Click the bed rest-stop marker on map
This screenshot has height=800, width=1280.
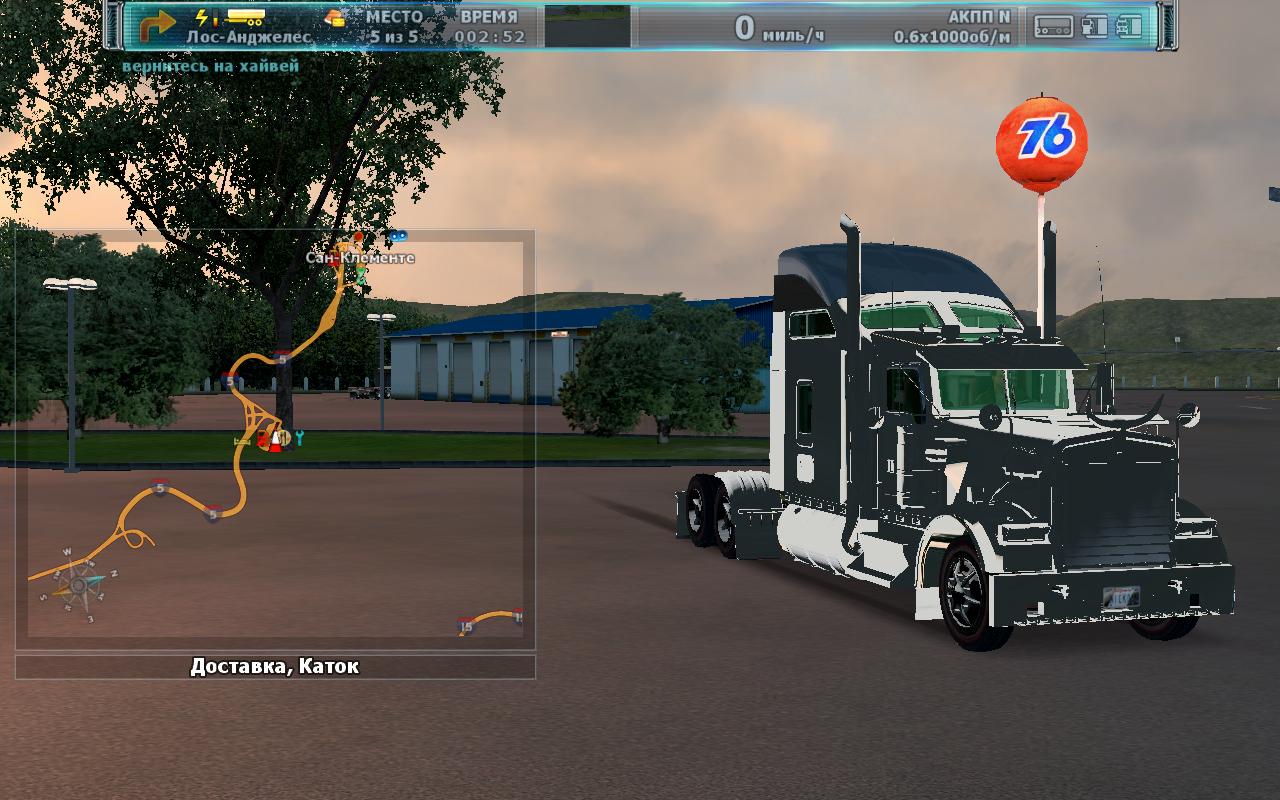click(241, 440)
